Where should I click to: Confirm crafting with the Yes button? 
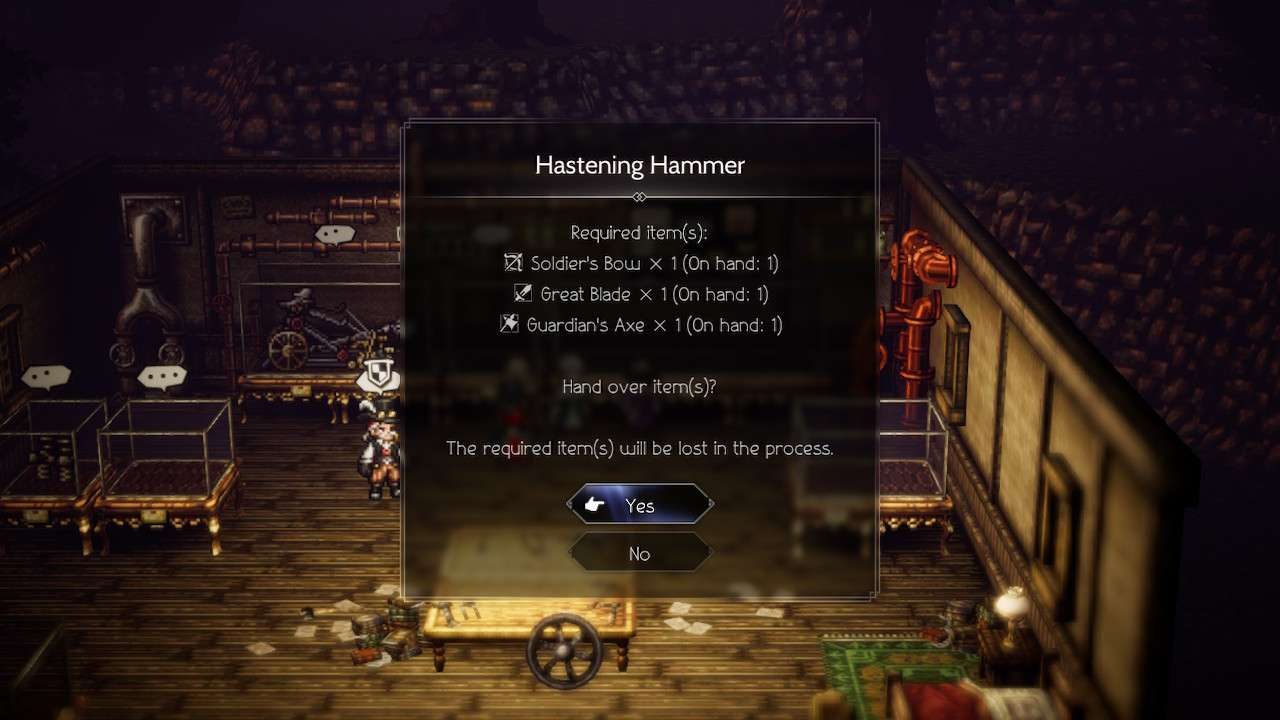pyautogui.click(x=639, y=504)
